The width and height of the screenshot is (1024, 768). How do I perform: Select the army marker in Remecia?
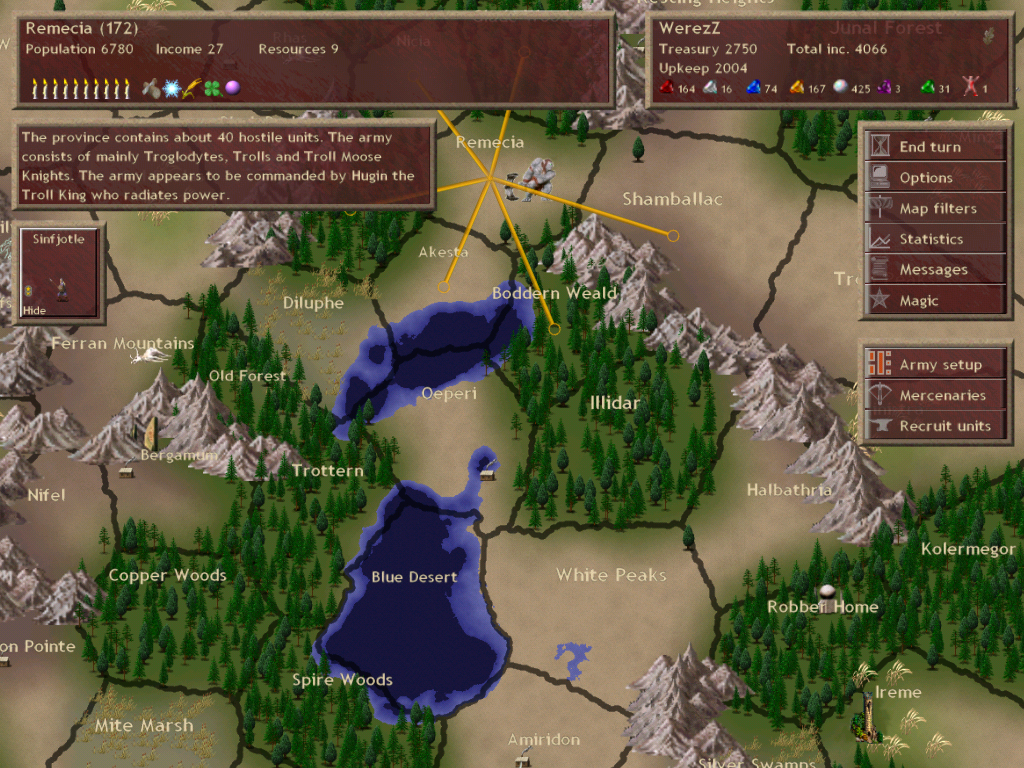coord(533,178)
